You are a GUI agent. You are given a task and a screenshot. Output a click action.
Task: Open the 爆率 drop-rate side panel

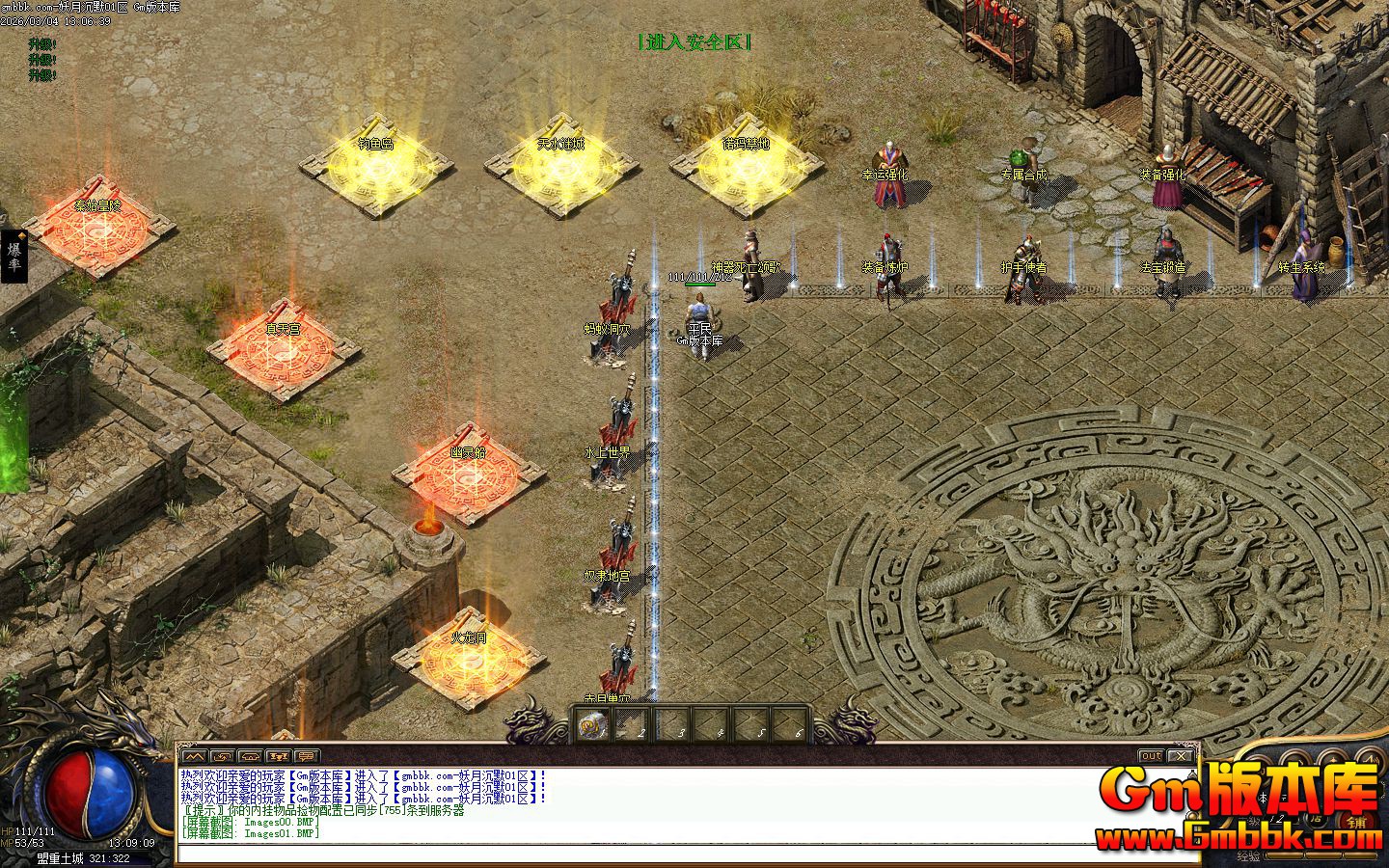click(14, 257)
